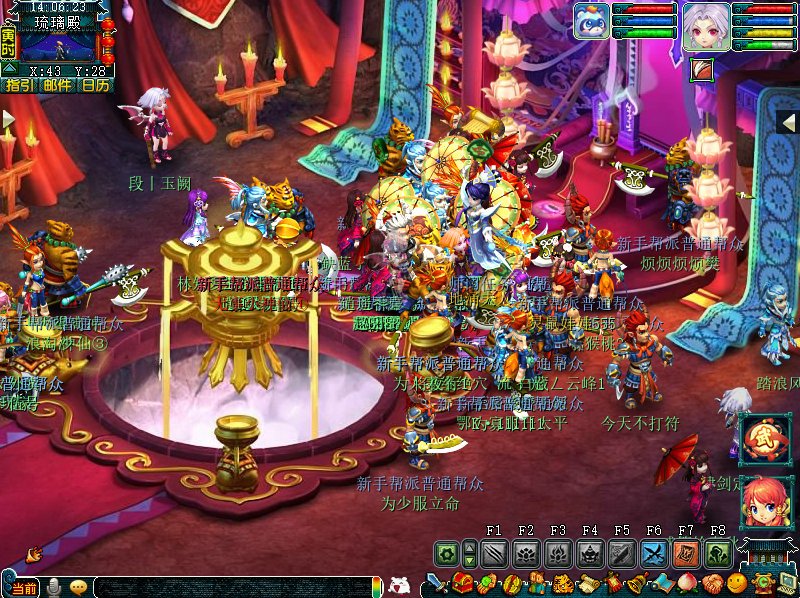Click the claw buff icon below the portrait
800x598 pixels.
pos(701,69)
